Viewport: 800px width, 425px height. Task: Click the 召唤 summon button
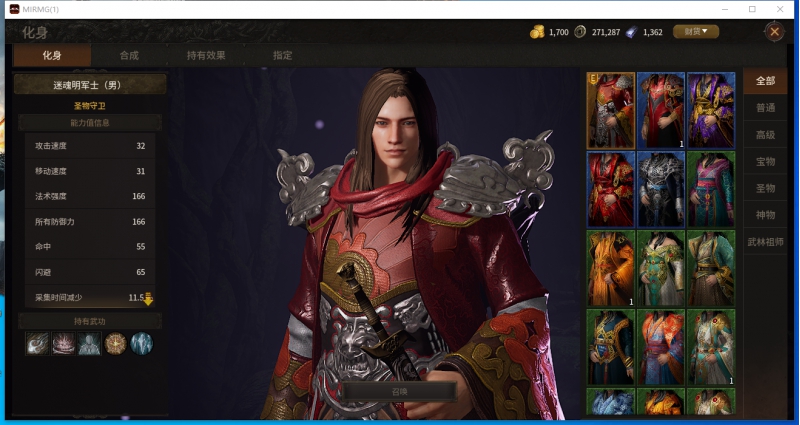399,391
